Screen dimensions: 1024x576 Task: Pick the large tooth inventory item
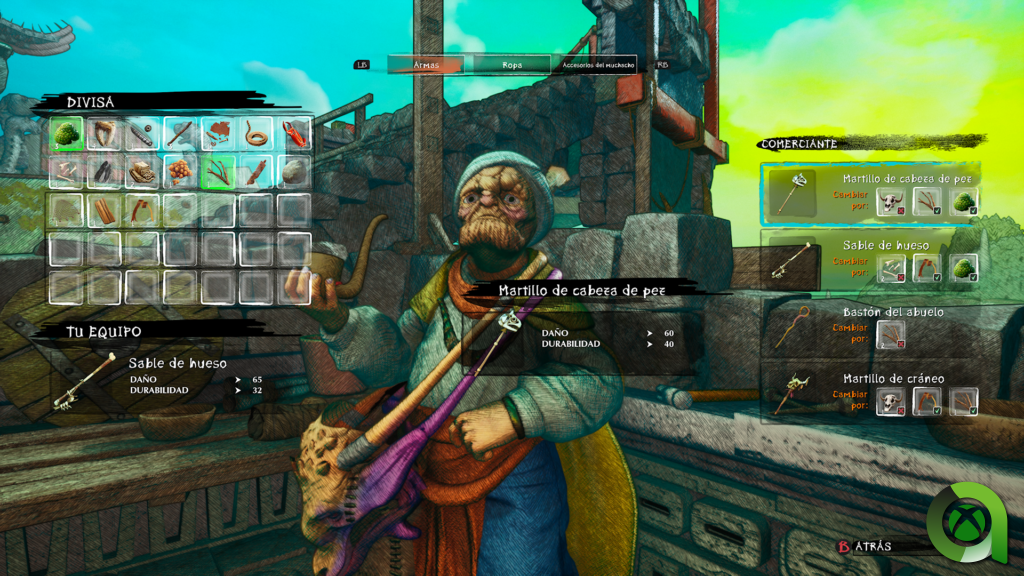click(x=104, y=133)
